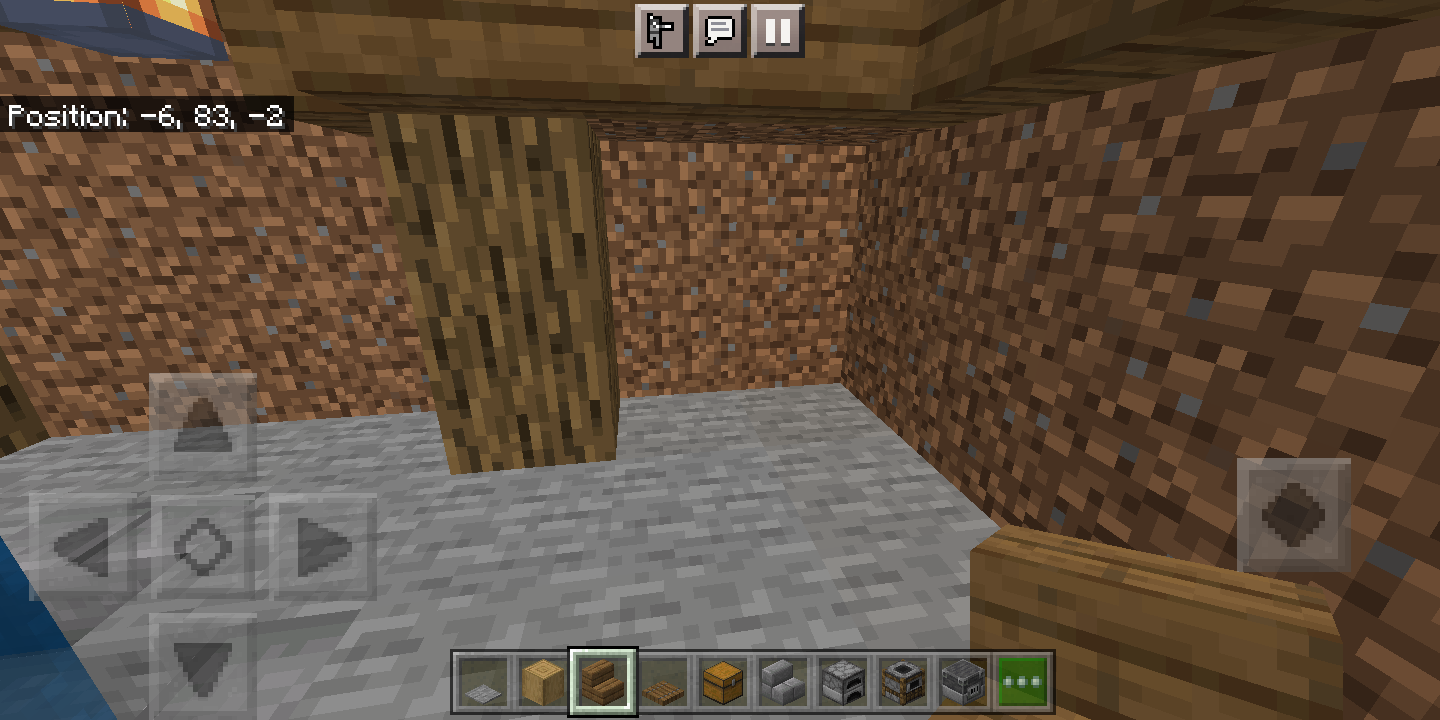Pause the game with pause icon
Viewport: 1440px width, 720px height.
click(x=778, y=30)
